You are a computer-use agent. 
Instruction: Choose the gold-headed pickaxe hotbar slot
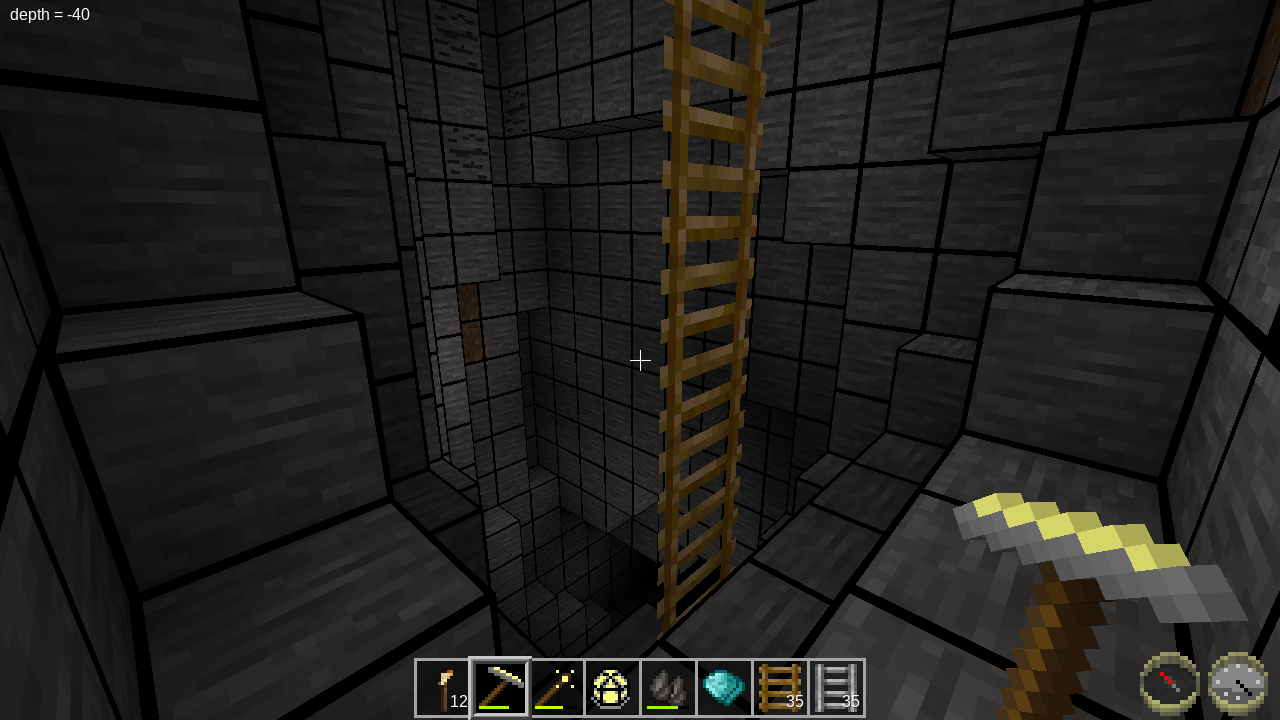[500, 687]
